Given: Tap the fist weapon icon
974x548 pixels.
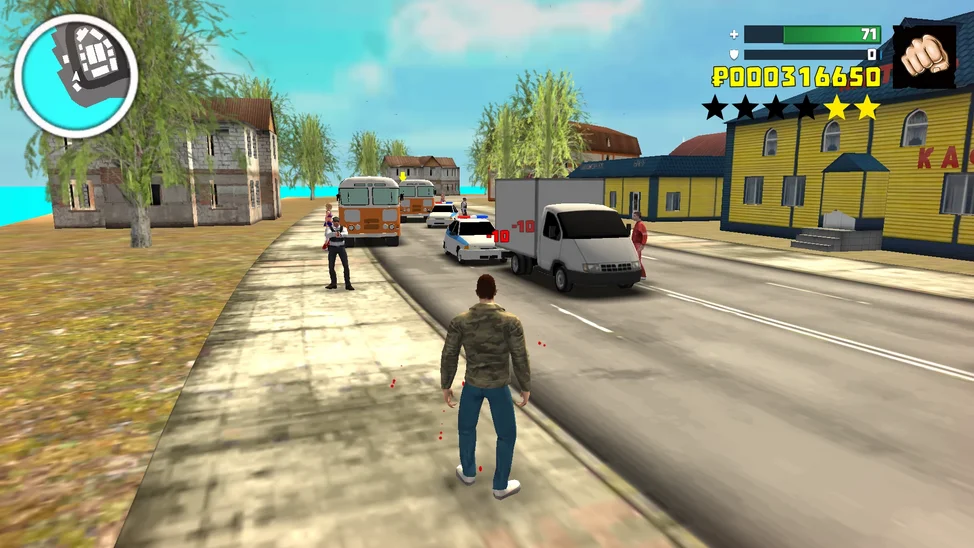Looking at the screenshot, I should (x=924, y=57).
